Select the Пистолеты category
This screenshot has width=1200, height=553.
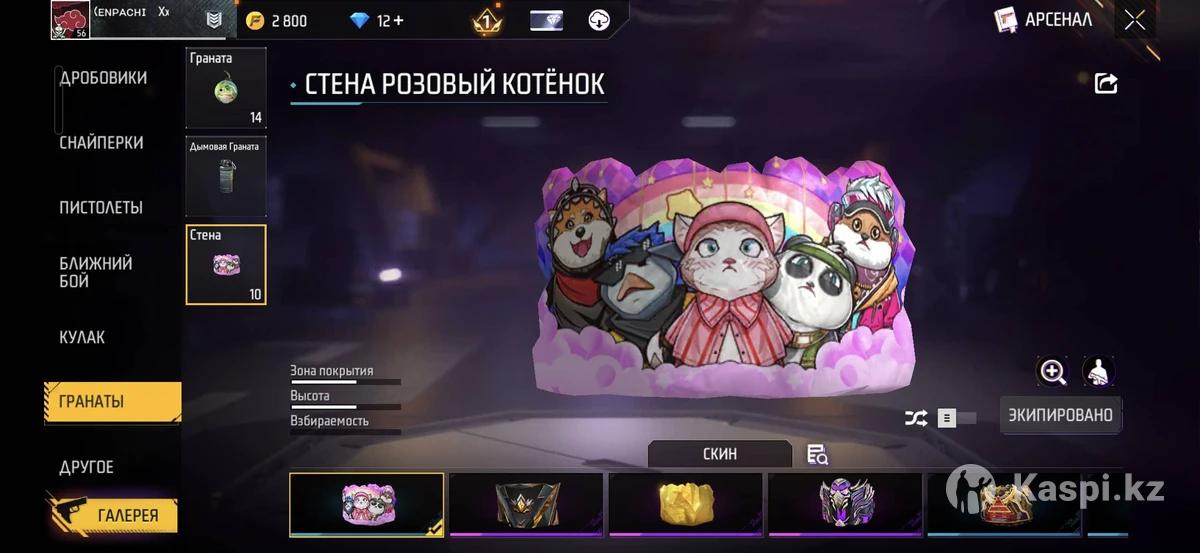[101, 208]
